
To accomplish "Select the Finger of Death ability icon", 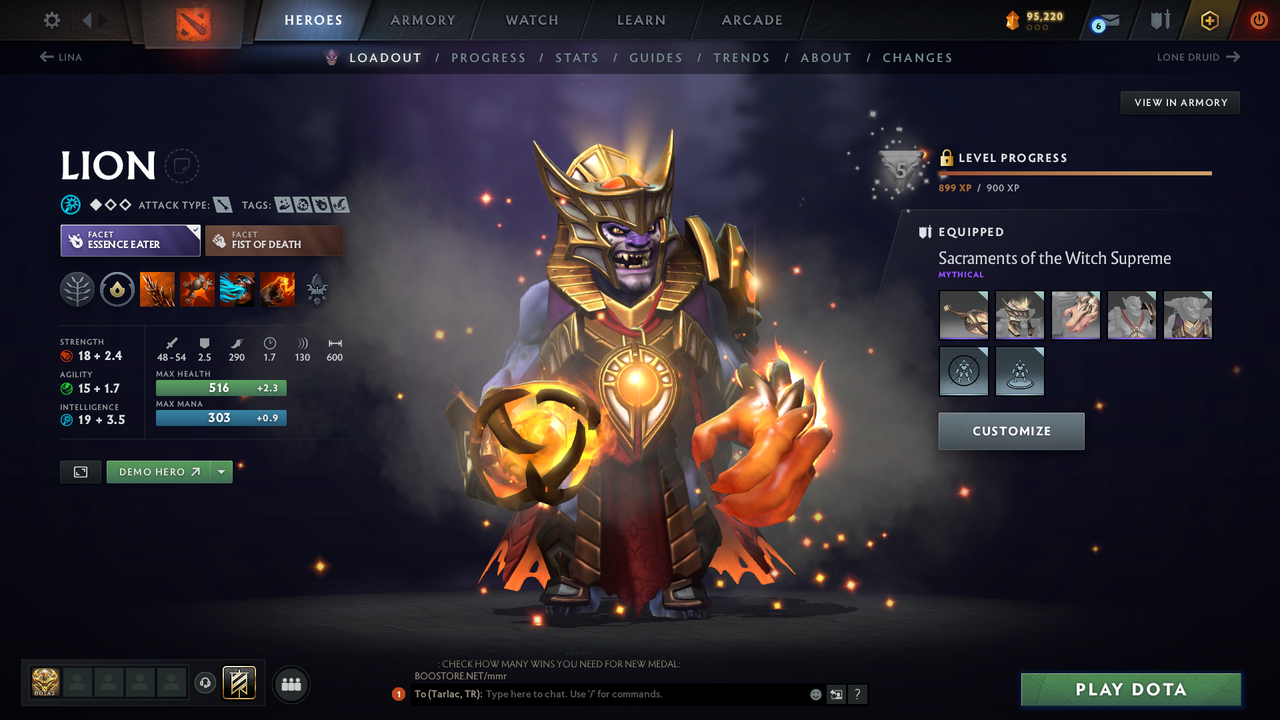I will pos(277,289).
